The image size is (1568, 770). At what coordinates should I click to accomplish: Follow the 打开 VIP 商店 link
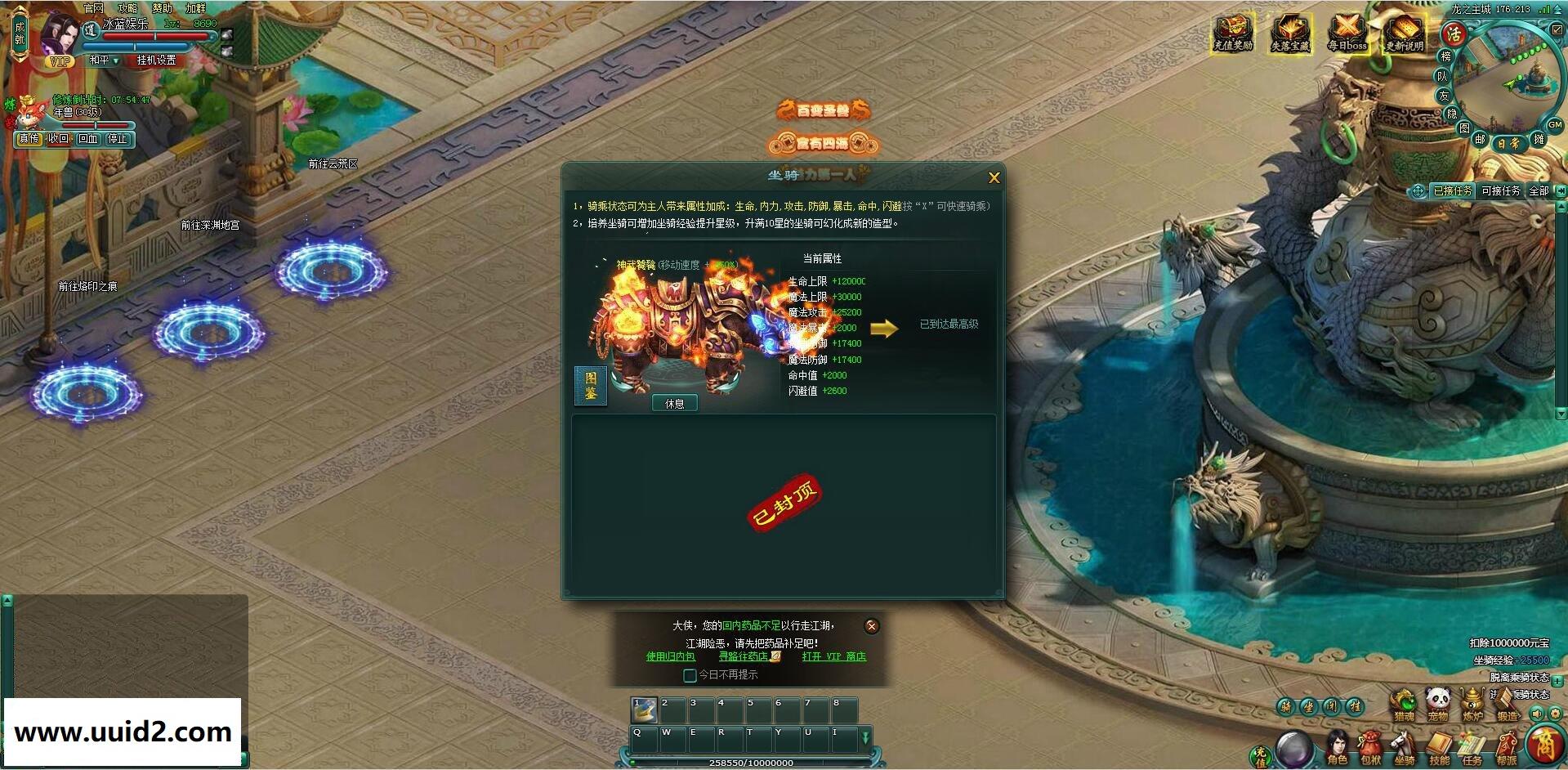tap(833, 656)
